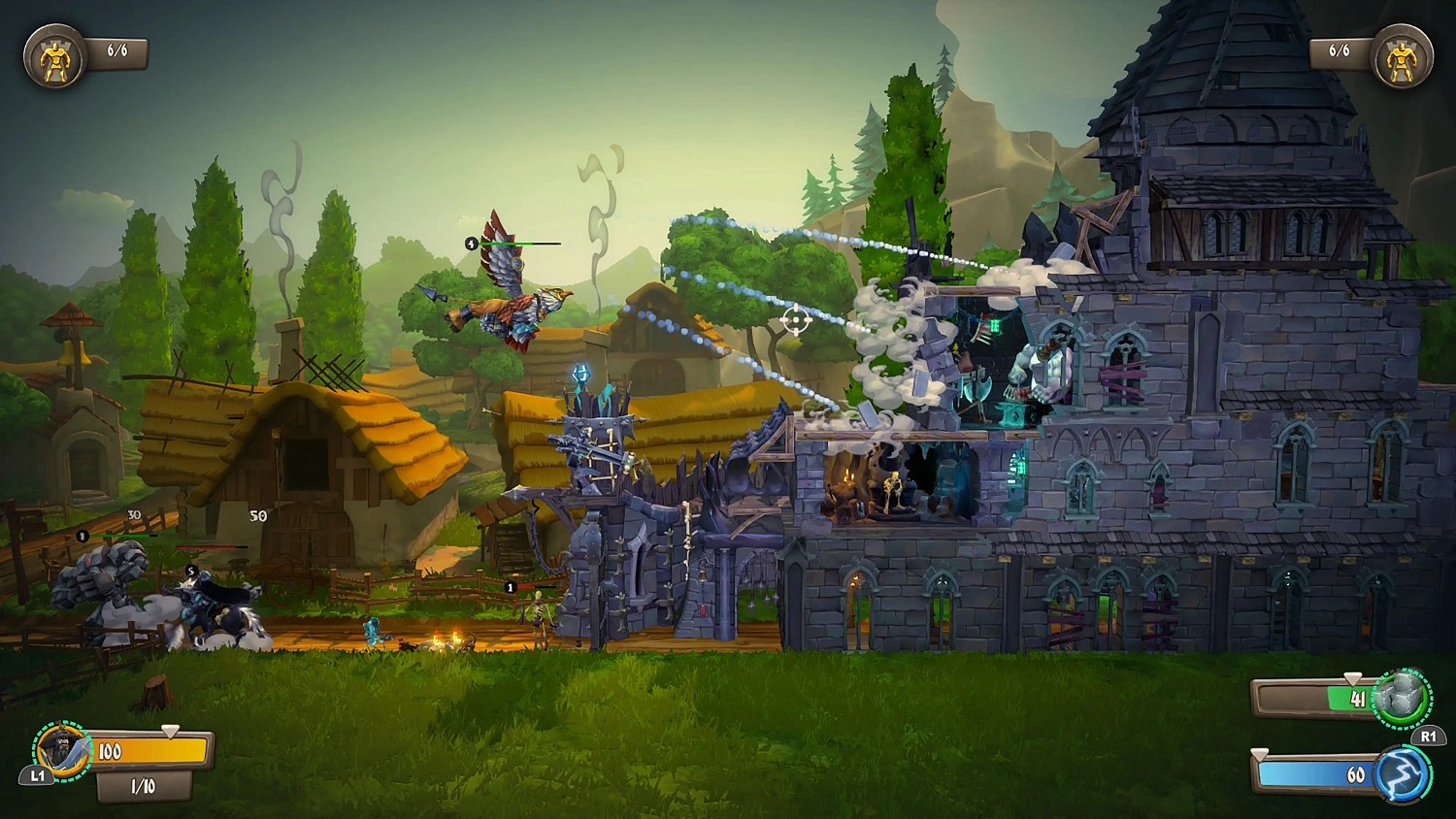Click the L1 button label

point(37,776)
